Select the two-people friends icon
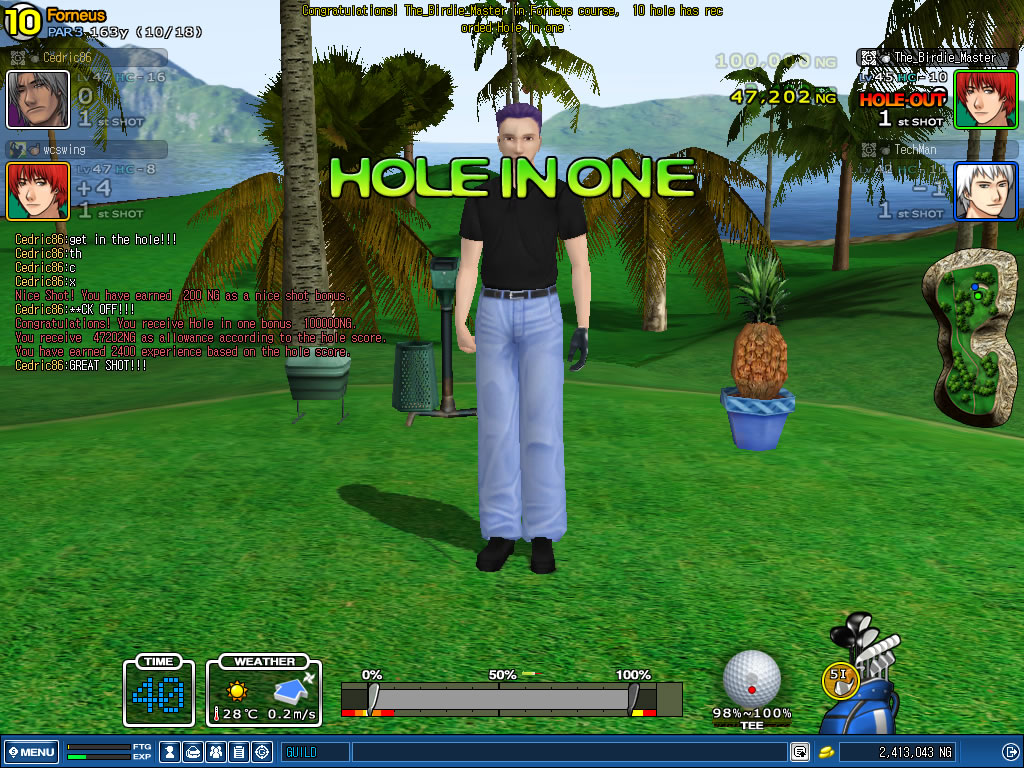The height and width of the screenshot is (768, 1024). [x=216, y=751]
